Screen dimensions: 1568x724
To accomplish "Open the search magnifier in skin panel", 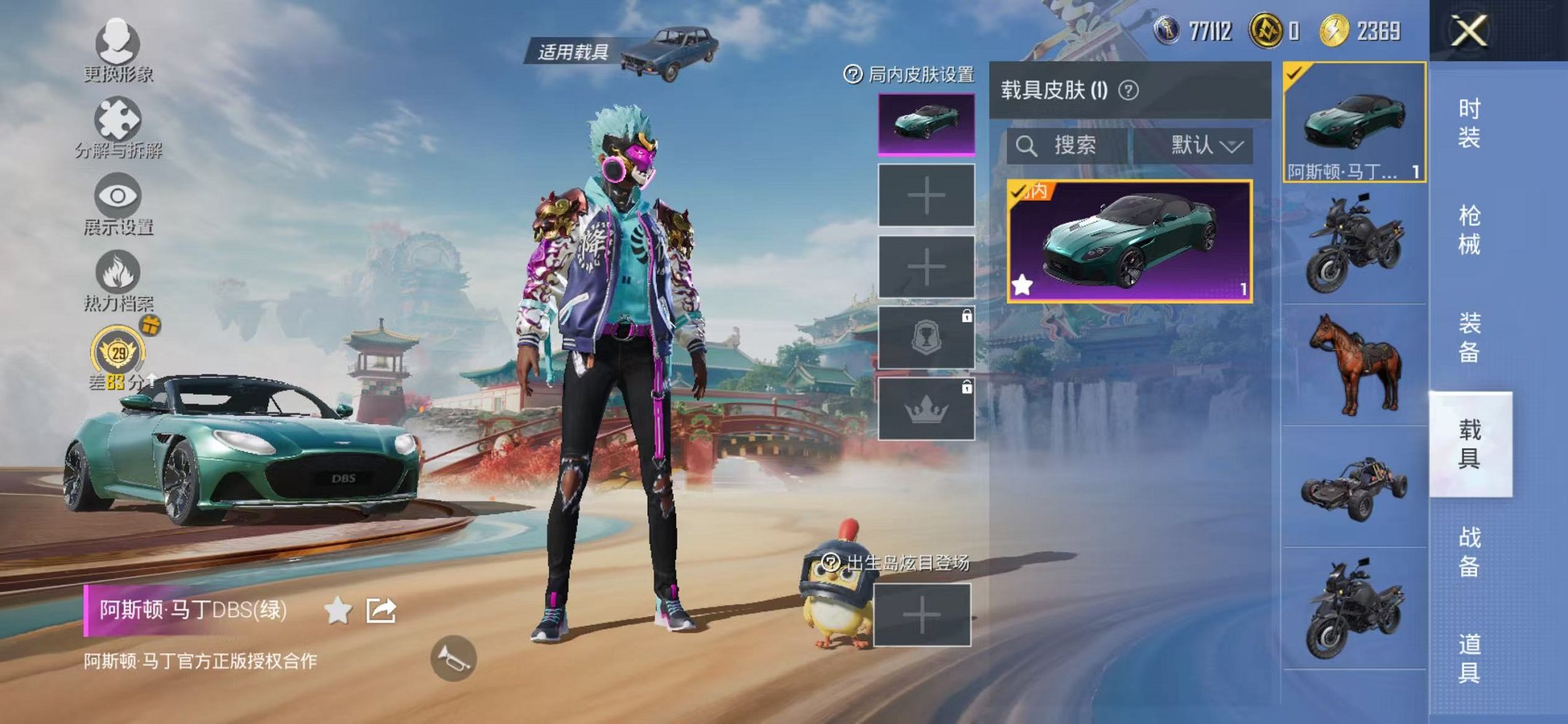I will (1027, 144).
